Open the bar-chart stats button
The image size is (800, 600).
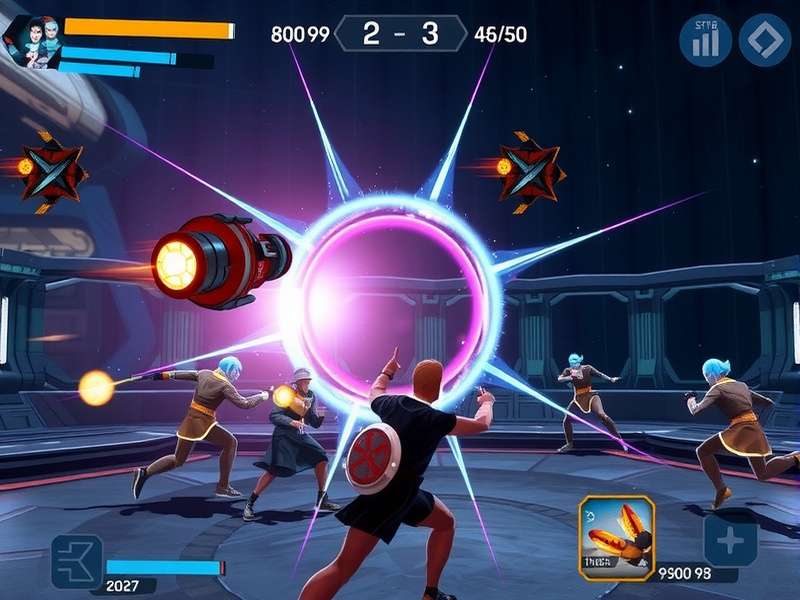[x=706, y=40]
